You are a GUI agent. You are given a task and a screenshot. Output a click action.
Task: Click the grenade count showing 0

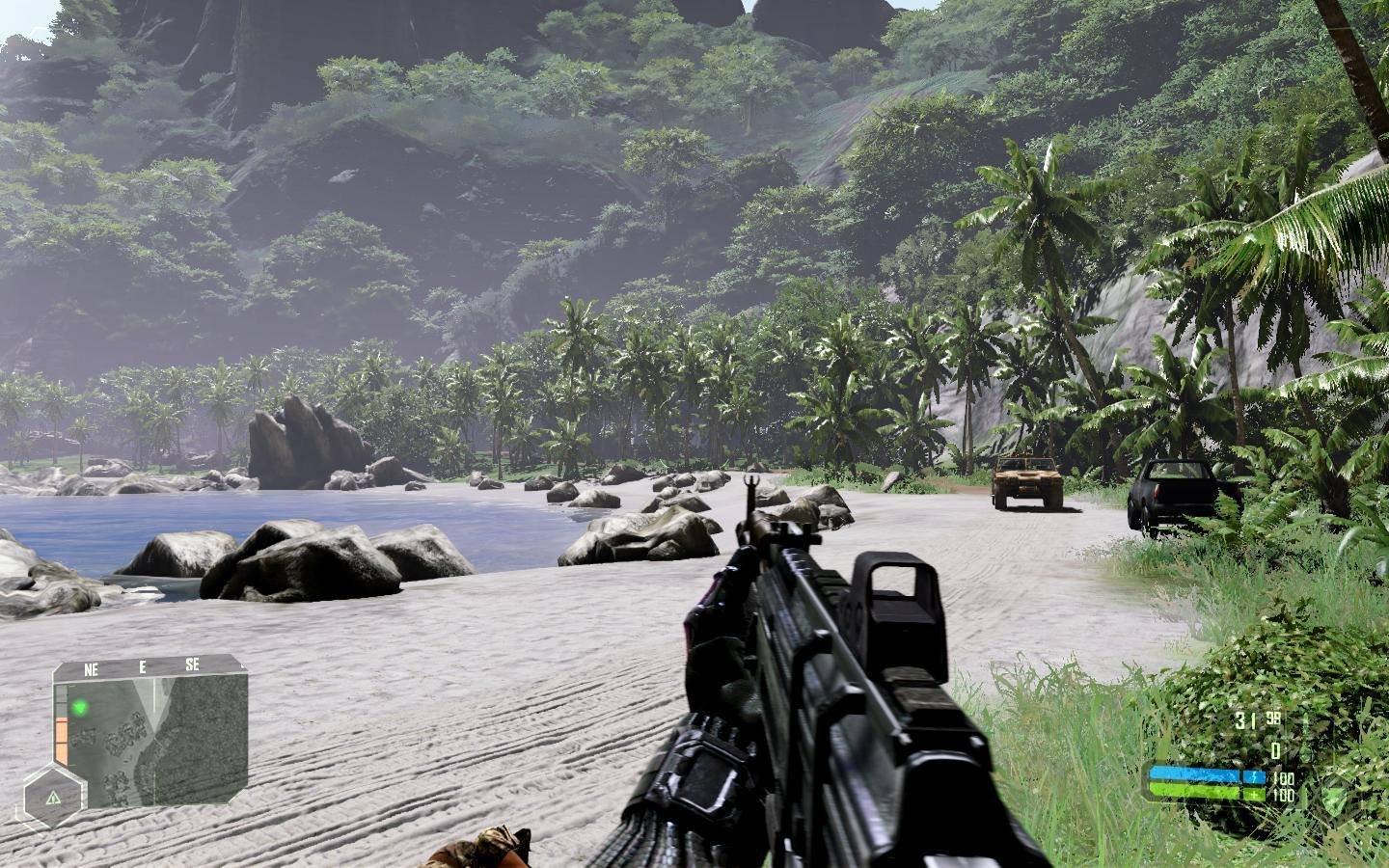point(1276,749)
